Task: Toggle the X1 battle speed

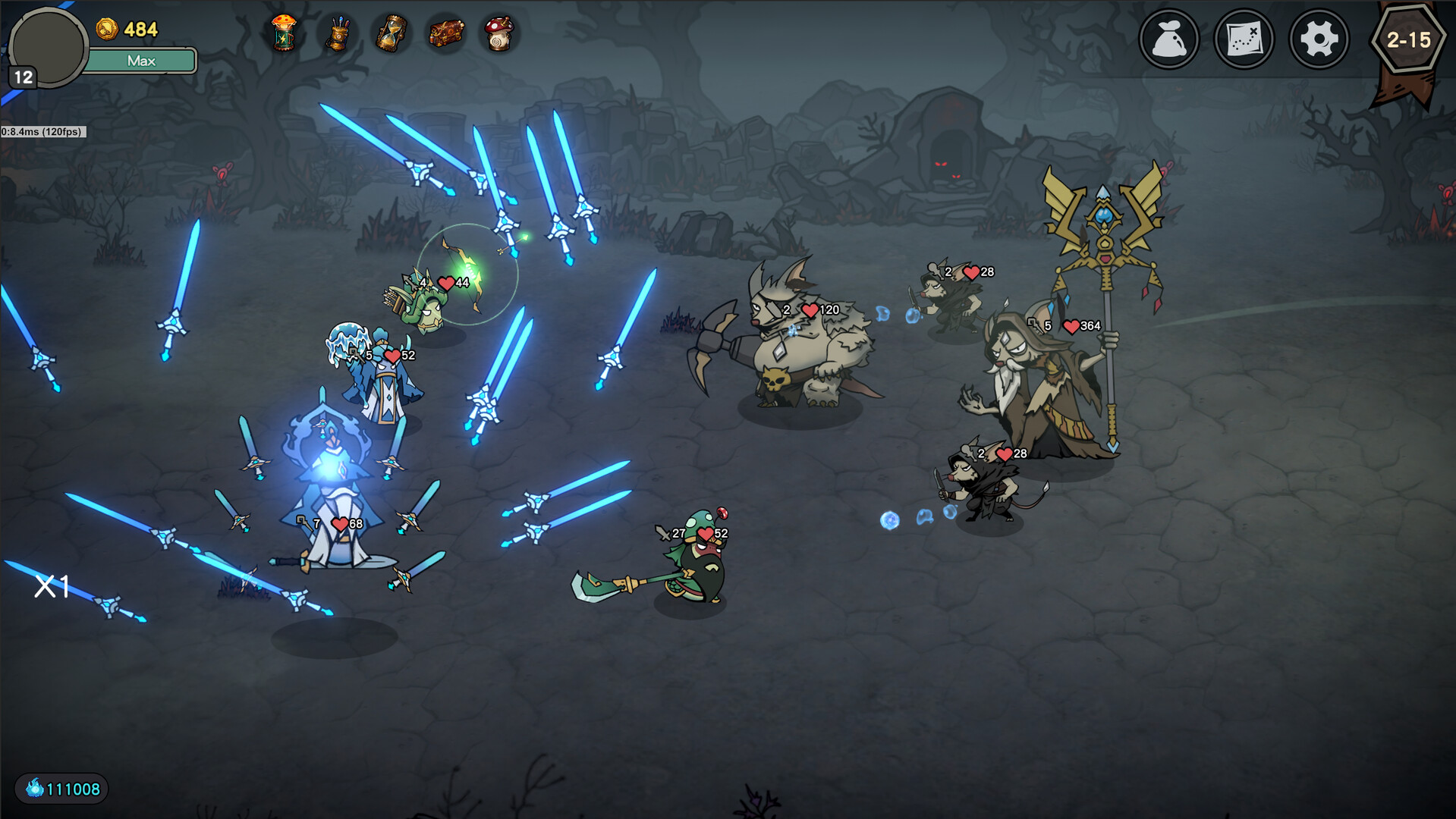Action: click(52, 585)
